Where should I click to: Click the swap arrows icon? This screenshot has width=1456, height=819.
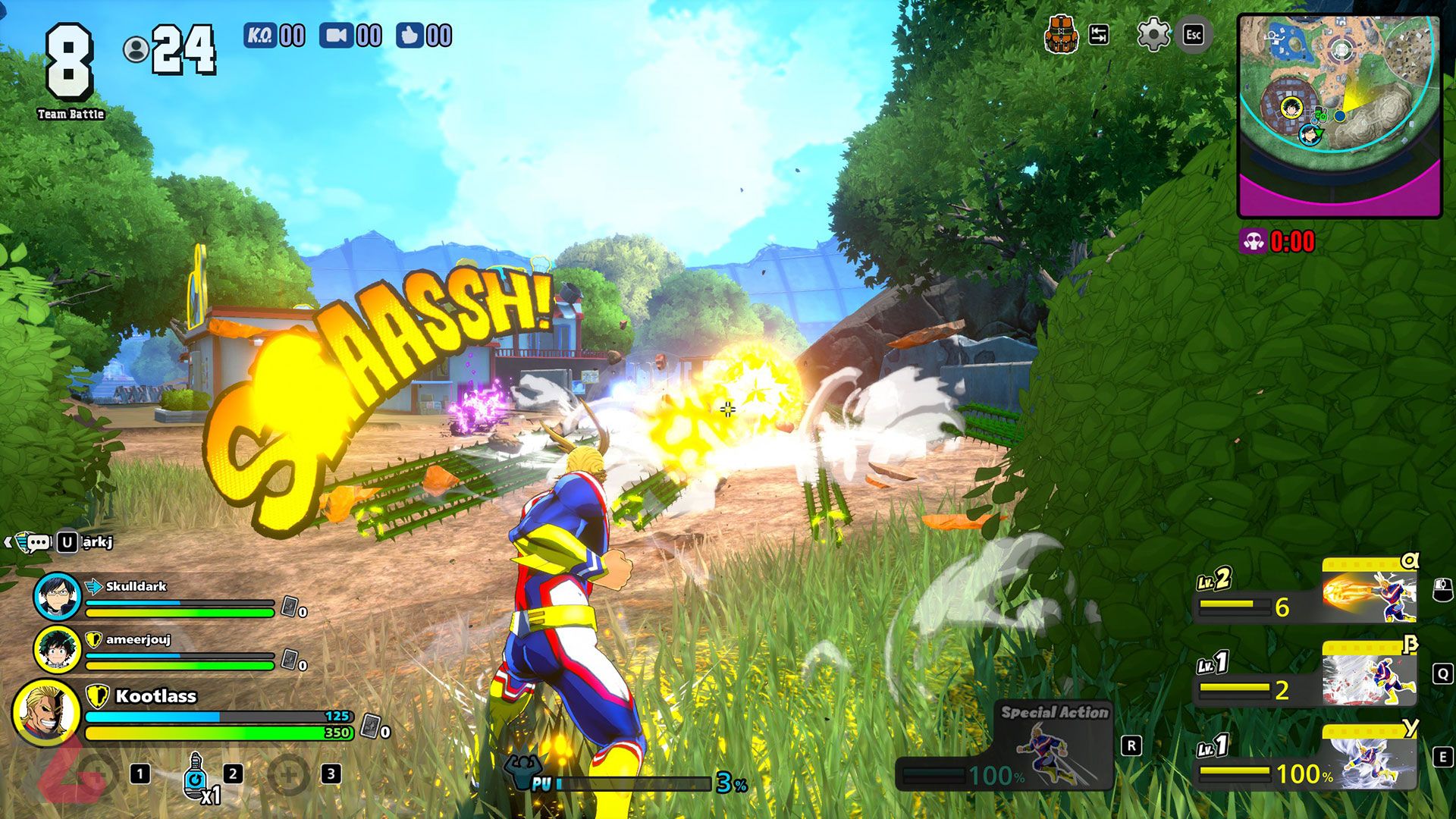1099,34
